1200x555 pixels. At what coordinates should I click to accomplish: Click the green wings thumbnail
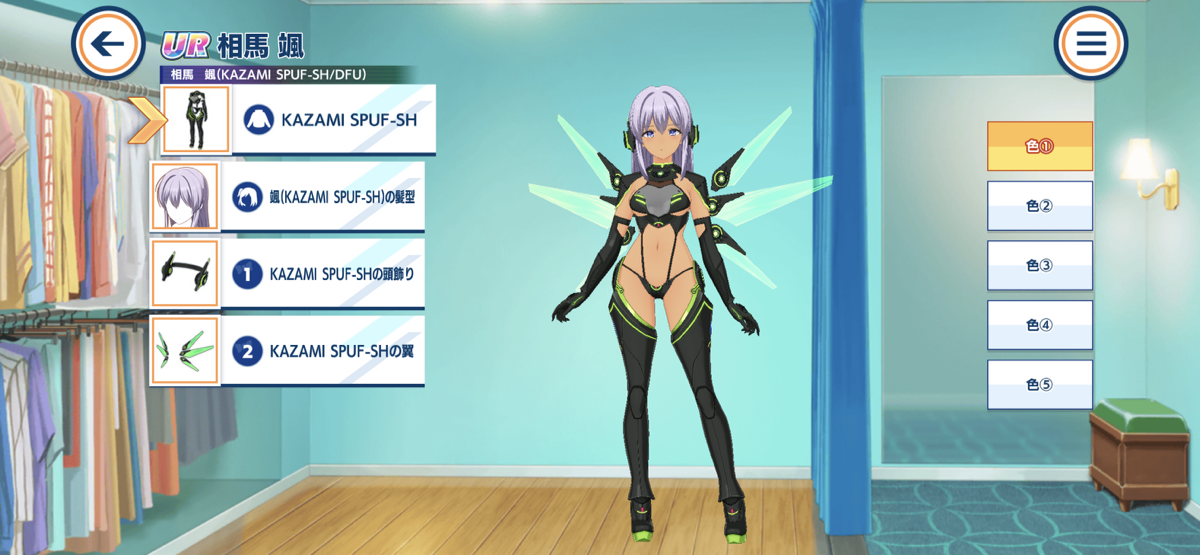pos(184,351)
